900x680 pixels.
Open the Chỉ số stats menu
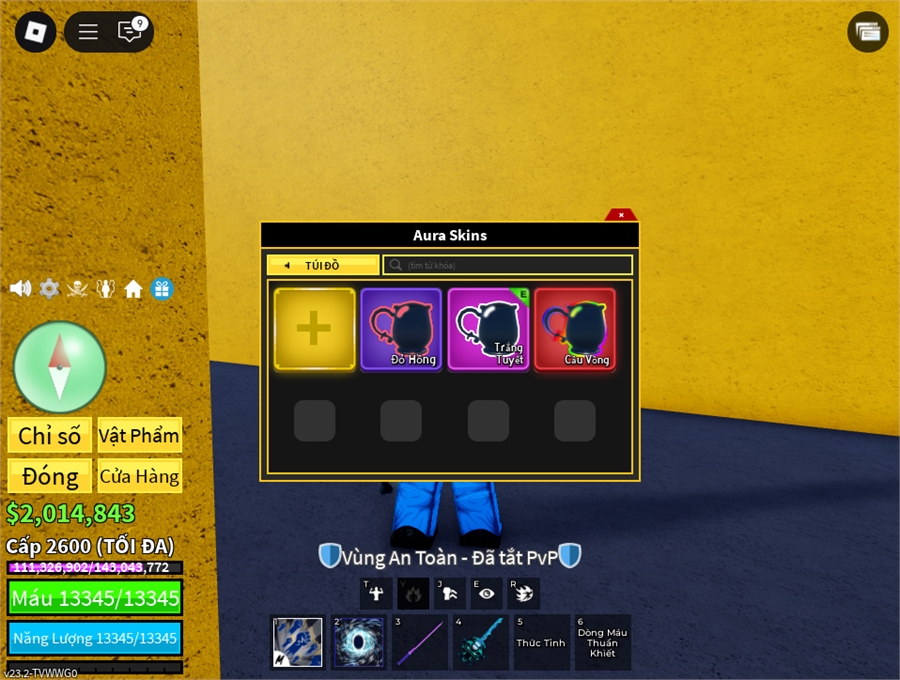49,435
